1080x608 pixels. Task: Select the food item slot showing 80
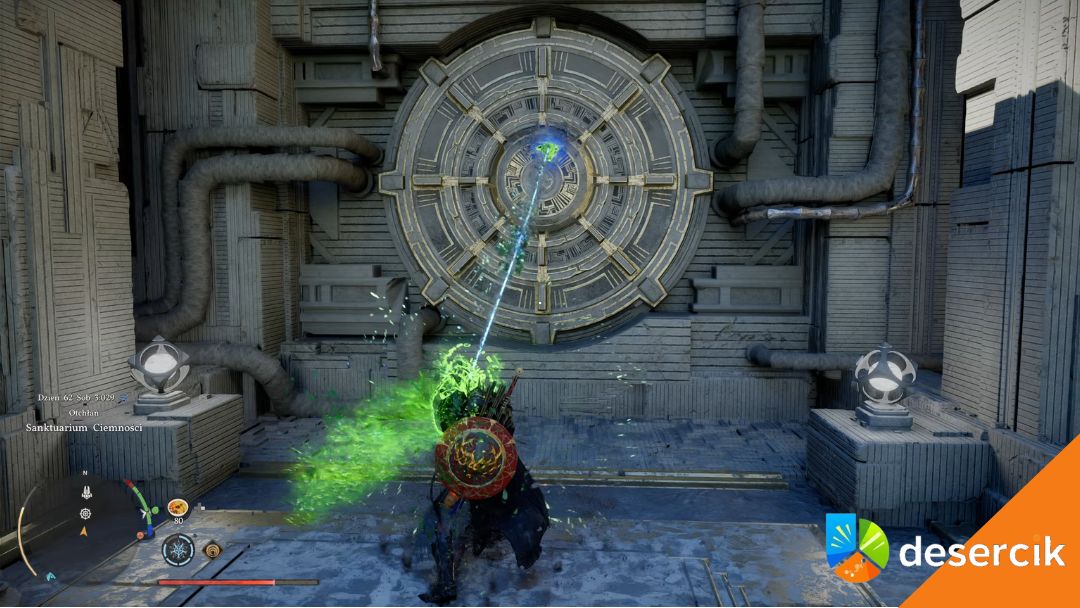pyautogui.click(x=178, y=508)
